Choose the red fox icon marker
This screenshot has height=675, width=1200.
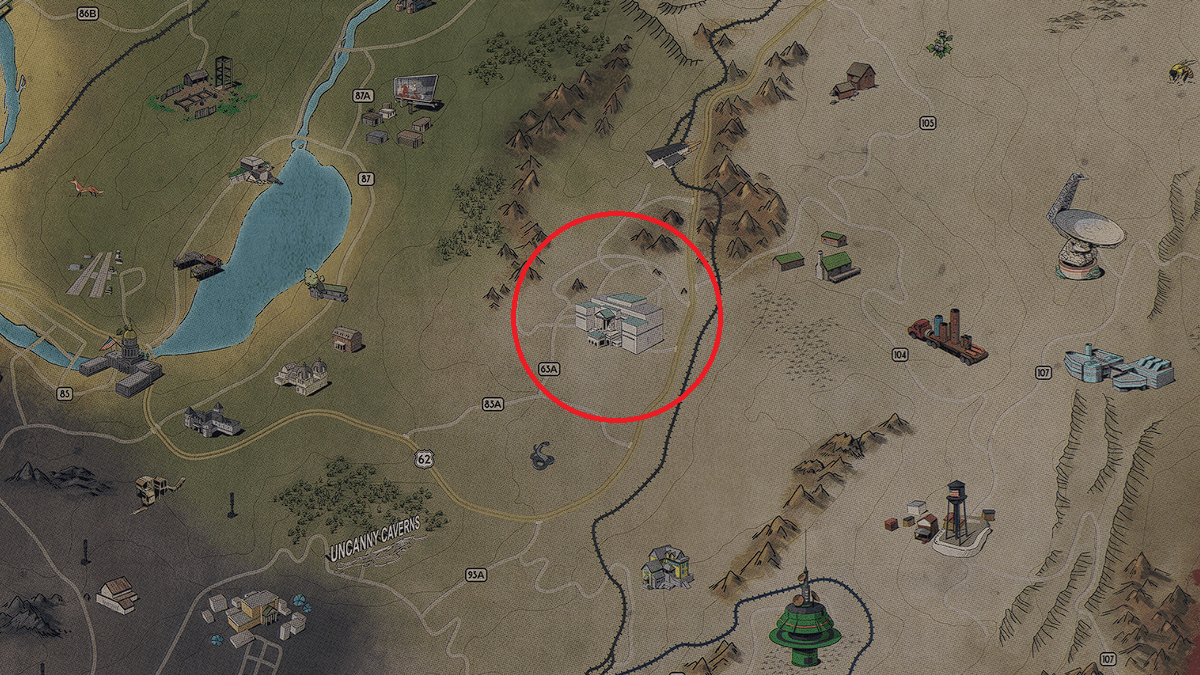(x=81, y=187)
